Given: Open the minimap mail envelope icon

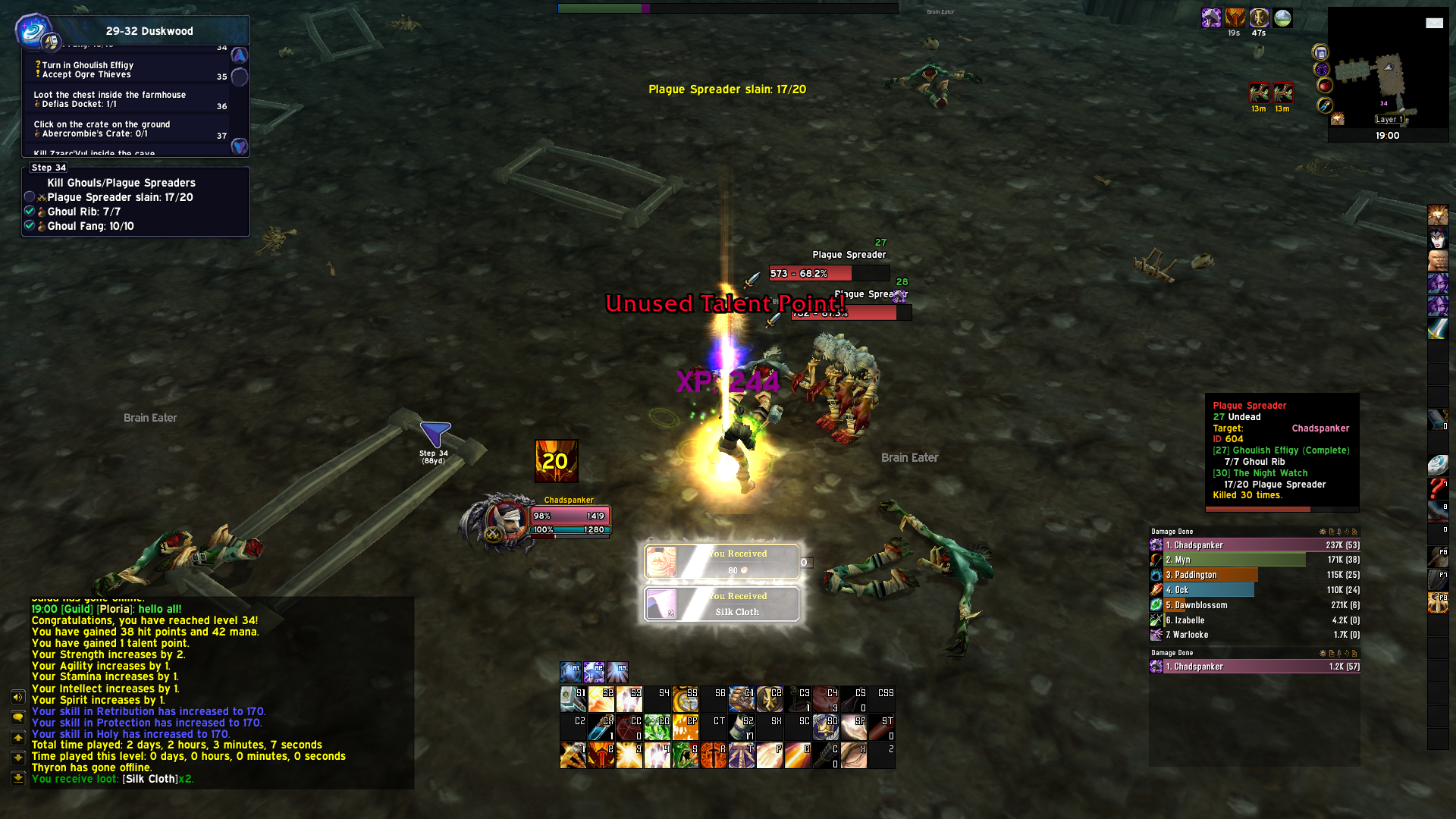Looking at the screenshot, I should (1434, 23).
